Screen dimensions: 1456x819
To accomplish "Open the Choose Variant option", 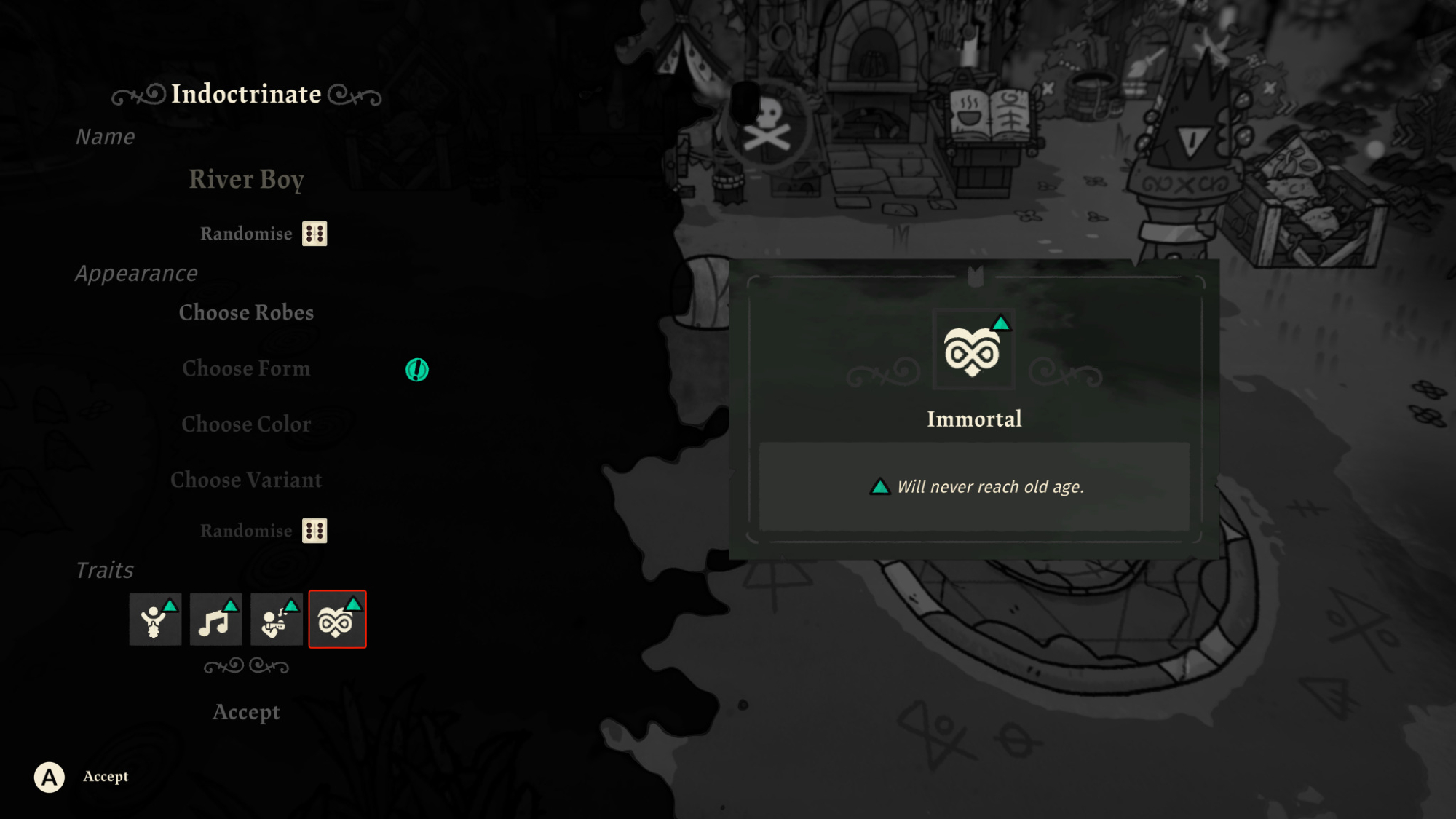I will [x=246, y=480].
